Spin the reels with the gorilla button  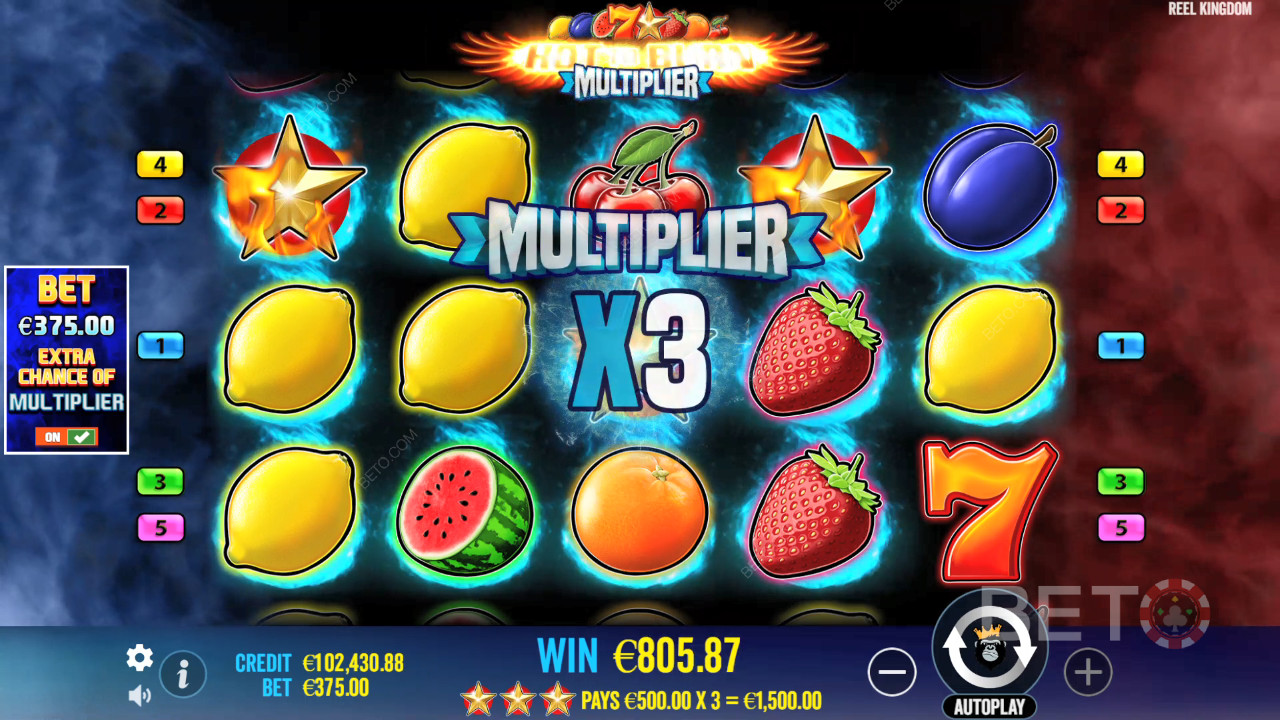[x=989, y=651]
